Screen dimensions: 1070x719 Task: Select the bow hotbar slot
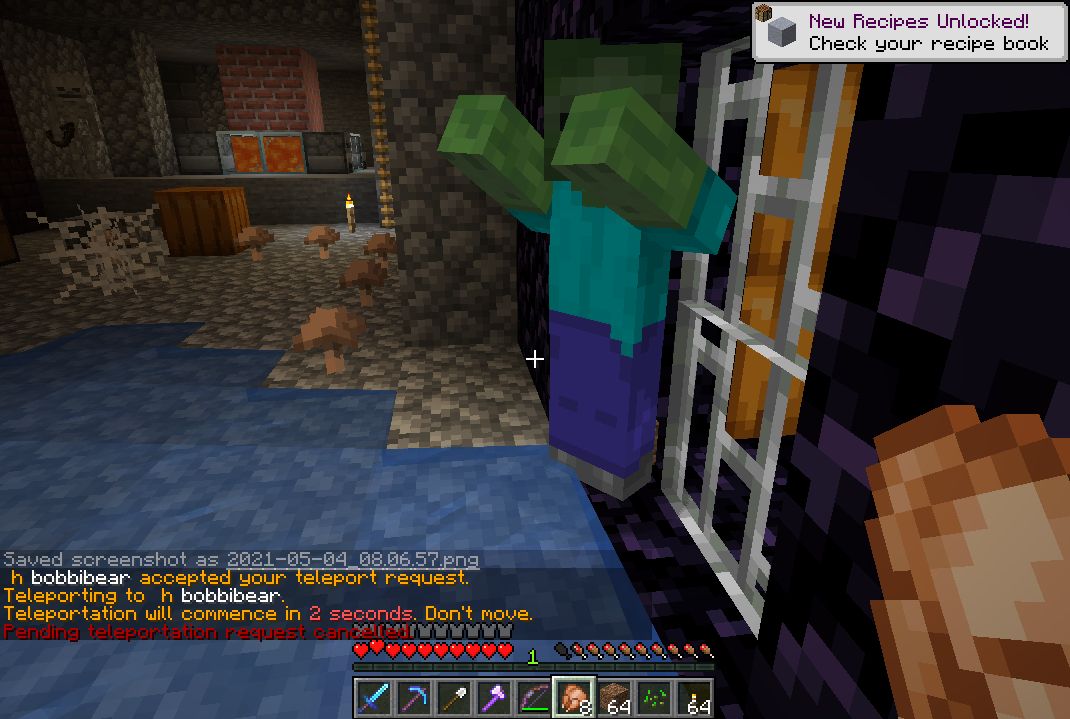click(534, 697)
